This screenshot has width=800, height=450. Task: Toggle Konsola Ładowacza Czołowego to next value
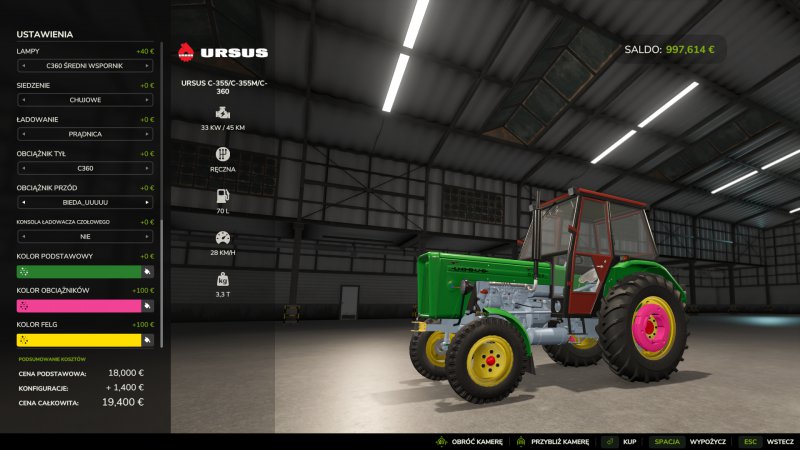[148, 236]
